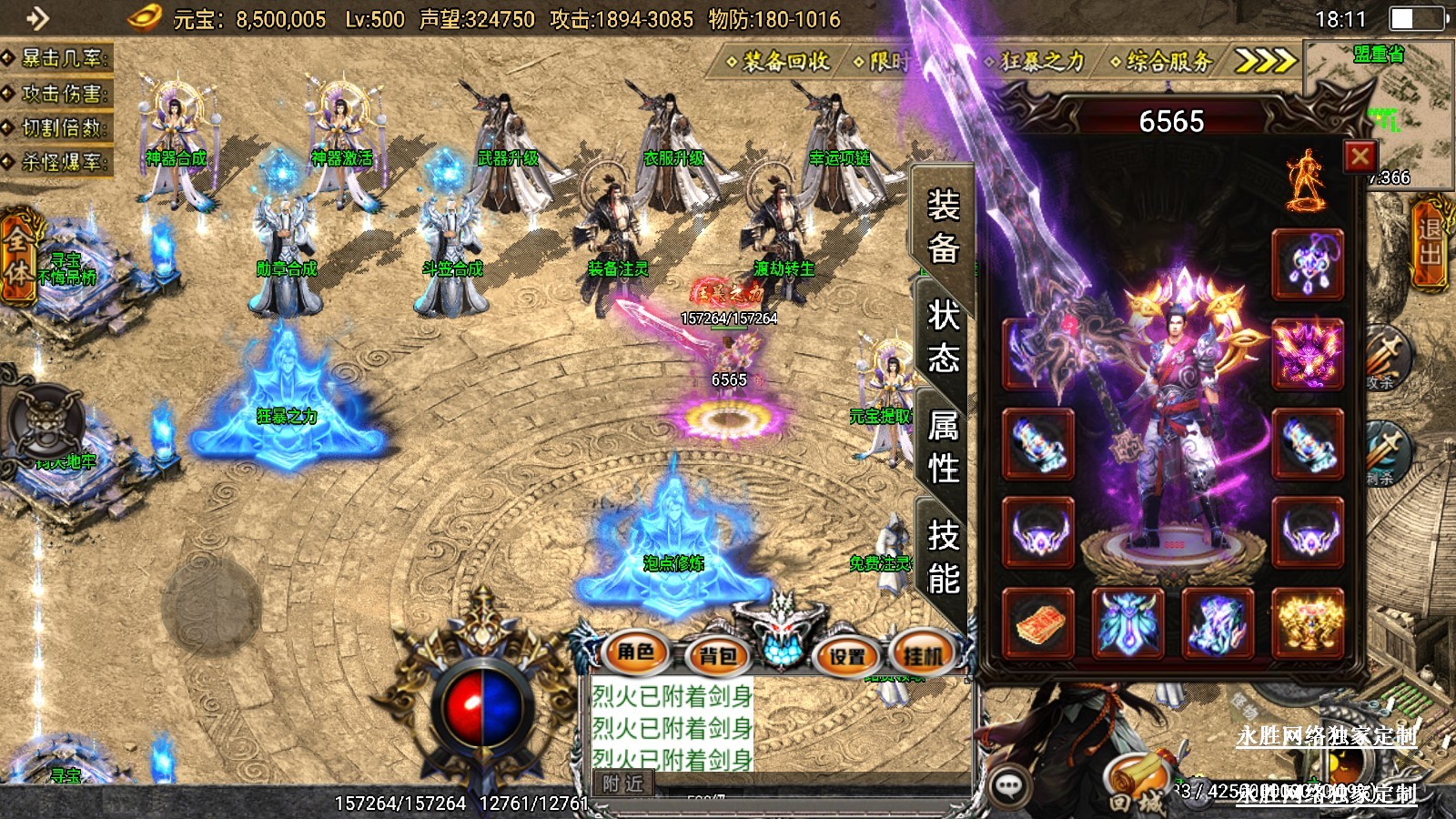Open the 背包 bag
The image size is (1456, 819).
click(717, 654)
